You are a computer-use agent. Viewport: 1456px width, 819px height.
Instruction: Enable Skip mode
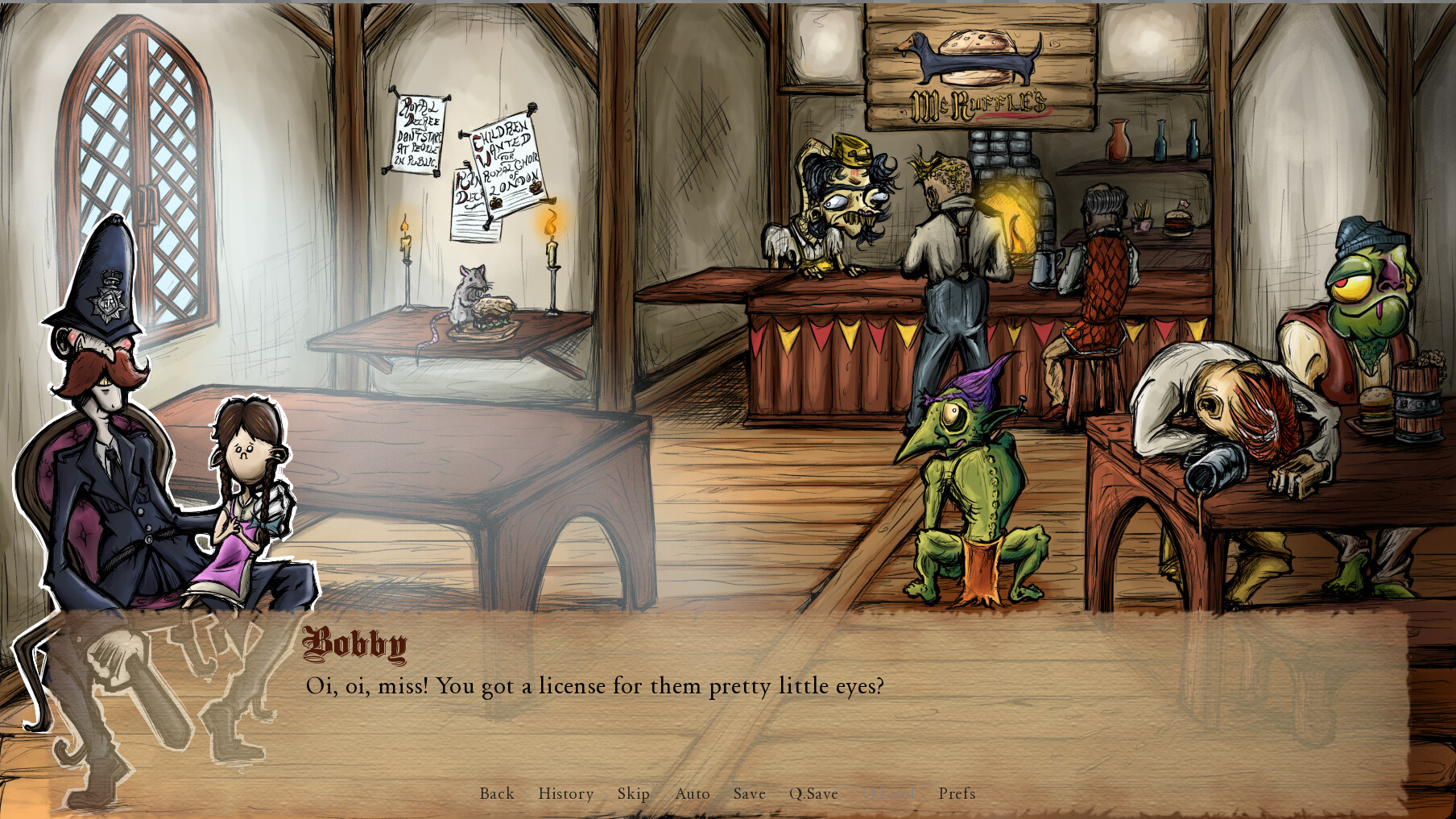[x=633, y=794]
